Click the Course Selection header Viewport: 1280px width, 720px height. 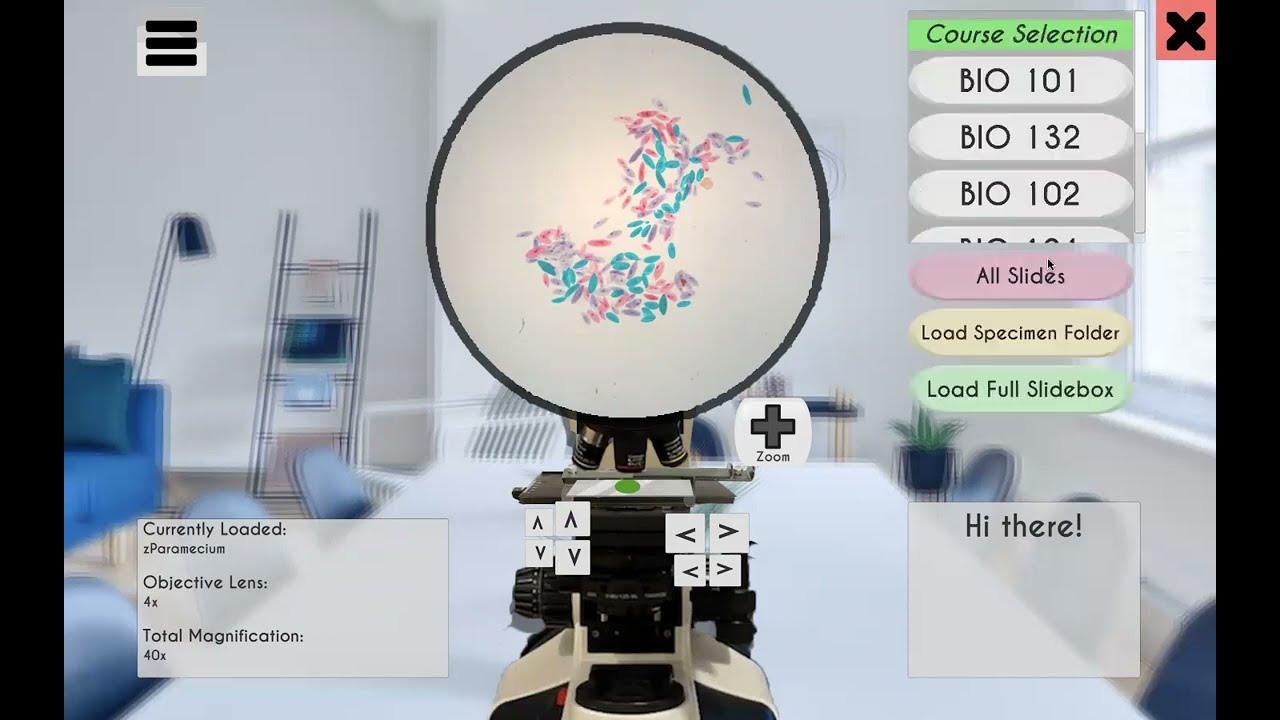[1019, 33]
